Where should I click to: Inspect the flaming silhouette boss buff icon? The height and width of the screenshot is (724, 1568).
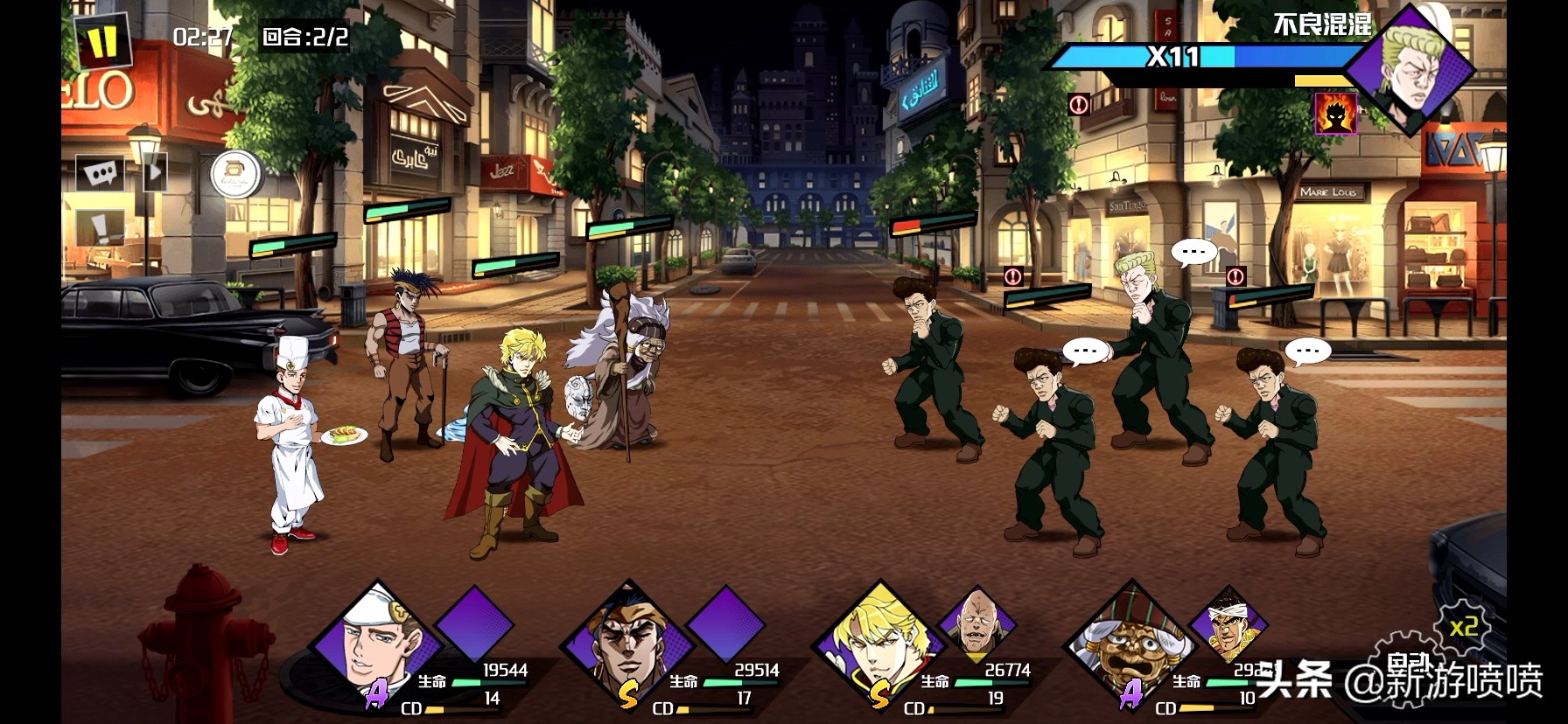pos(1336,114)
